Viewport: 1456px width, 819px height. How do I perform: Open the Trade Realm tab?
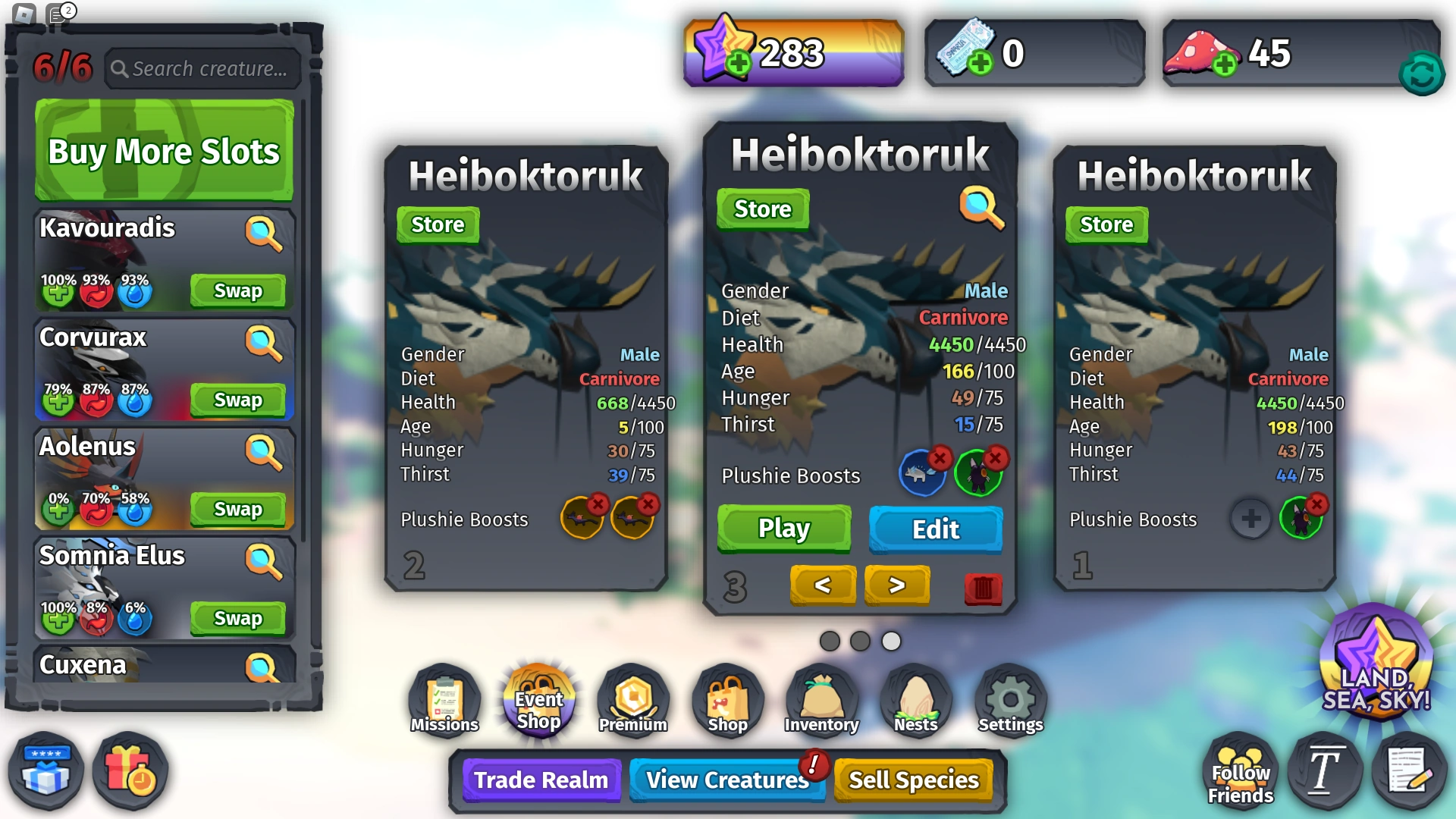tap(540, 780)
